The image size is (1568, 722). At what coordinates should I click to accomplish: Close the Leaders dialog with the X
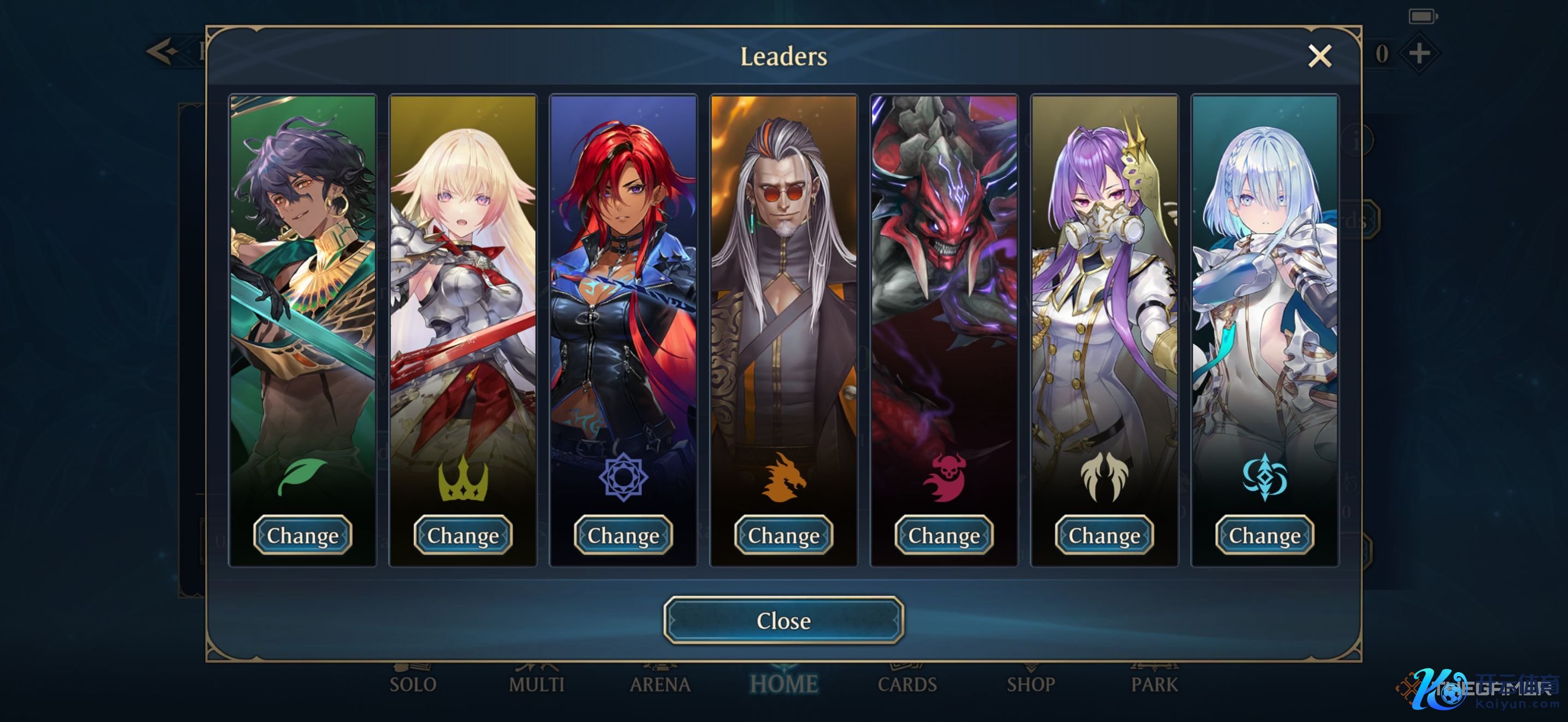[x=1319, y=56]
